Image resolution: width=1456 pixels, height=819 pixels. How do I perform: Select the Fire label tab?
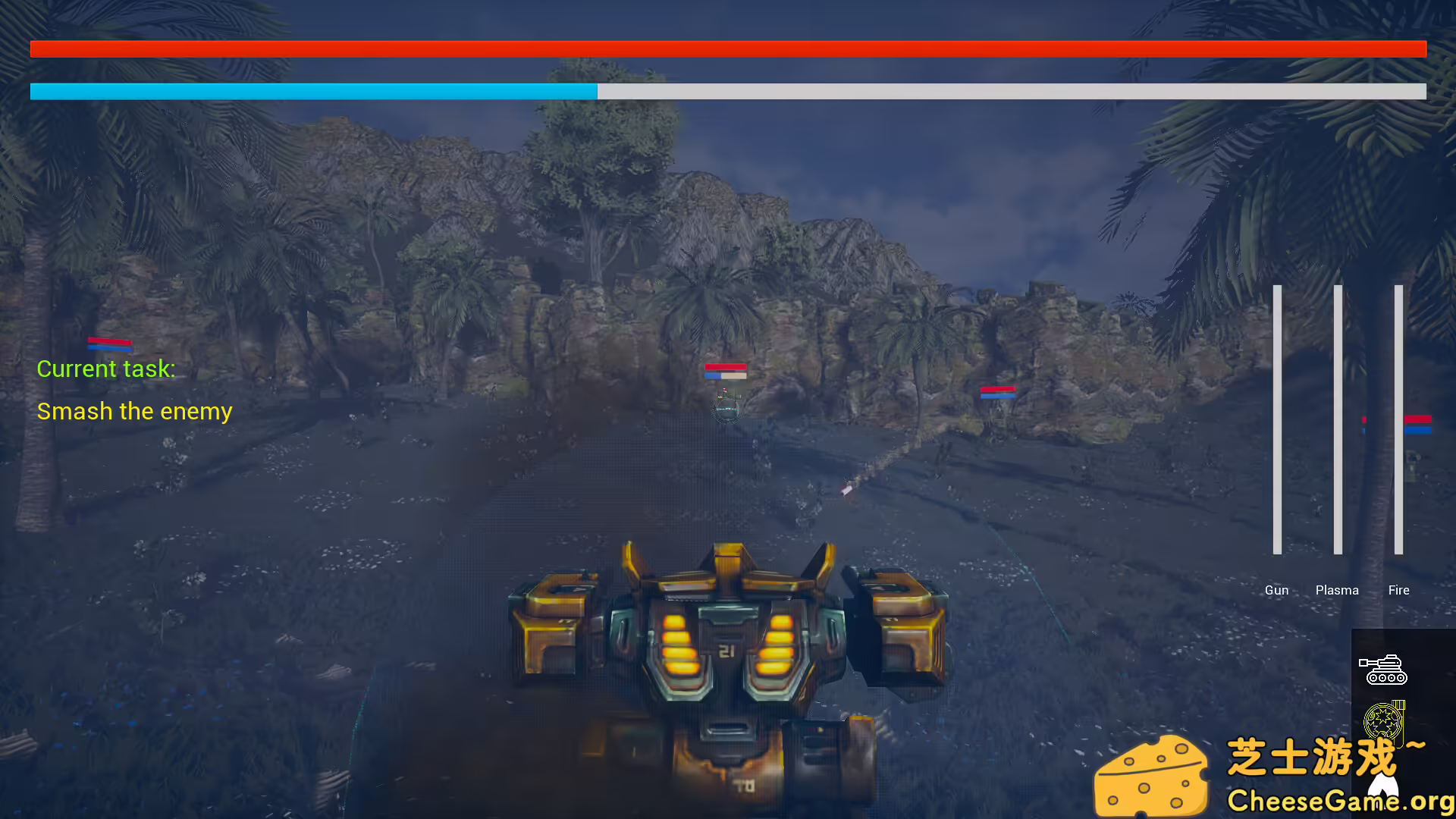[x=1398, y=589]
